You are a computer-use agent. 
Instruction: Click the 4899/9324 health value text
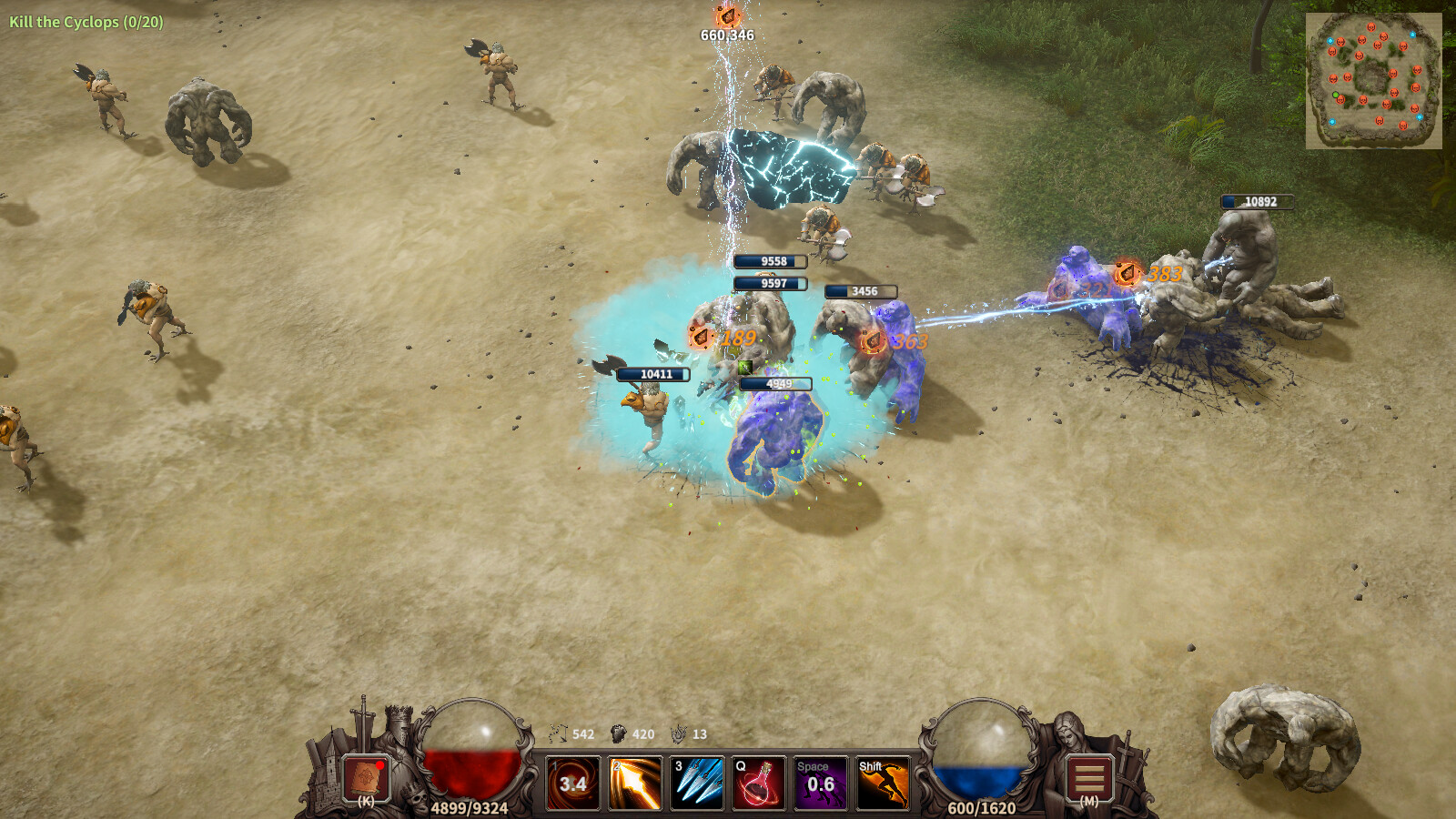470,806
